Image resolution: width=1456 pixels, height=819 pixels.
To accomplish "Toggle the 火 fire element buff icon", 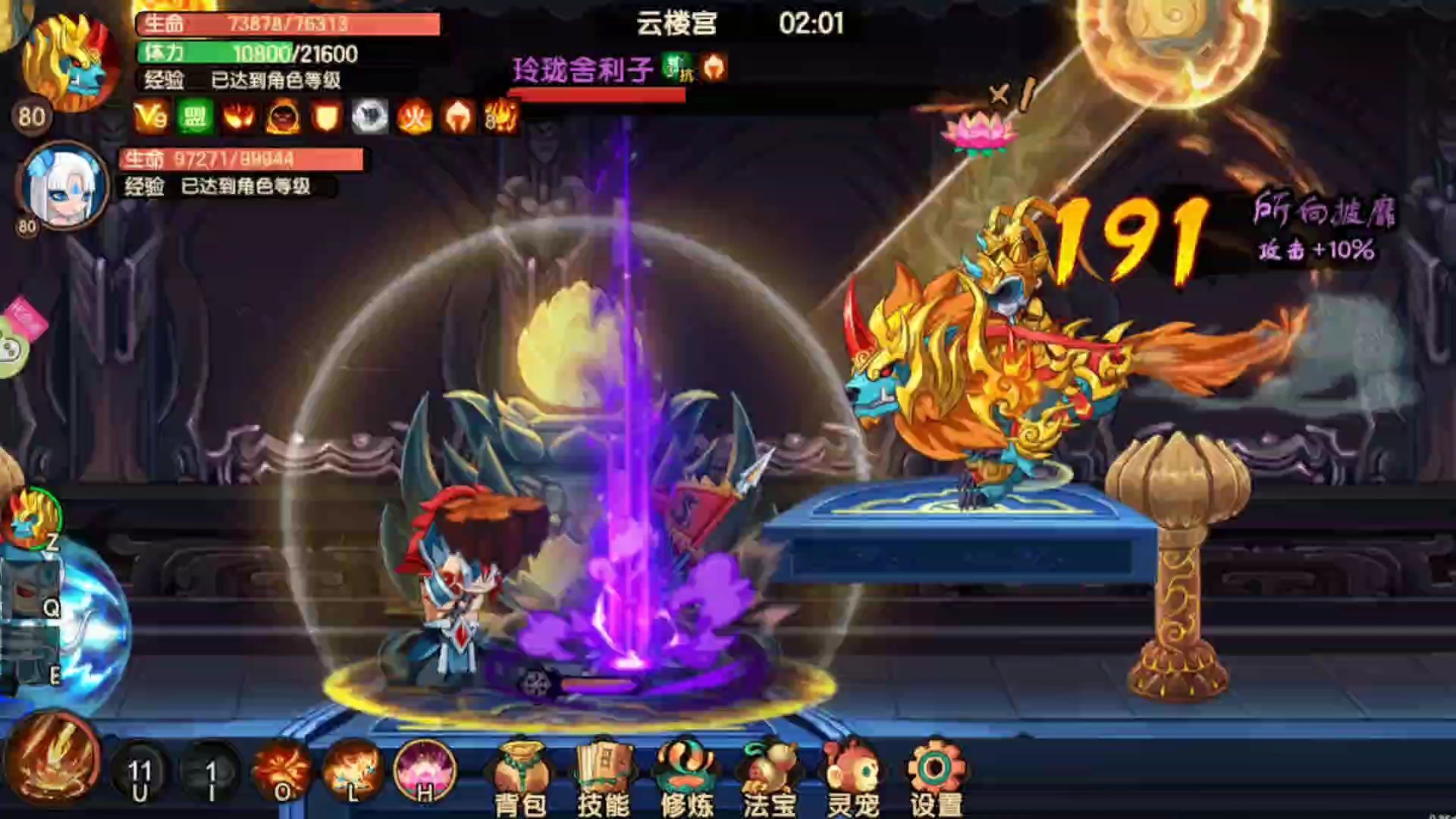I will pos(416,119).
